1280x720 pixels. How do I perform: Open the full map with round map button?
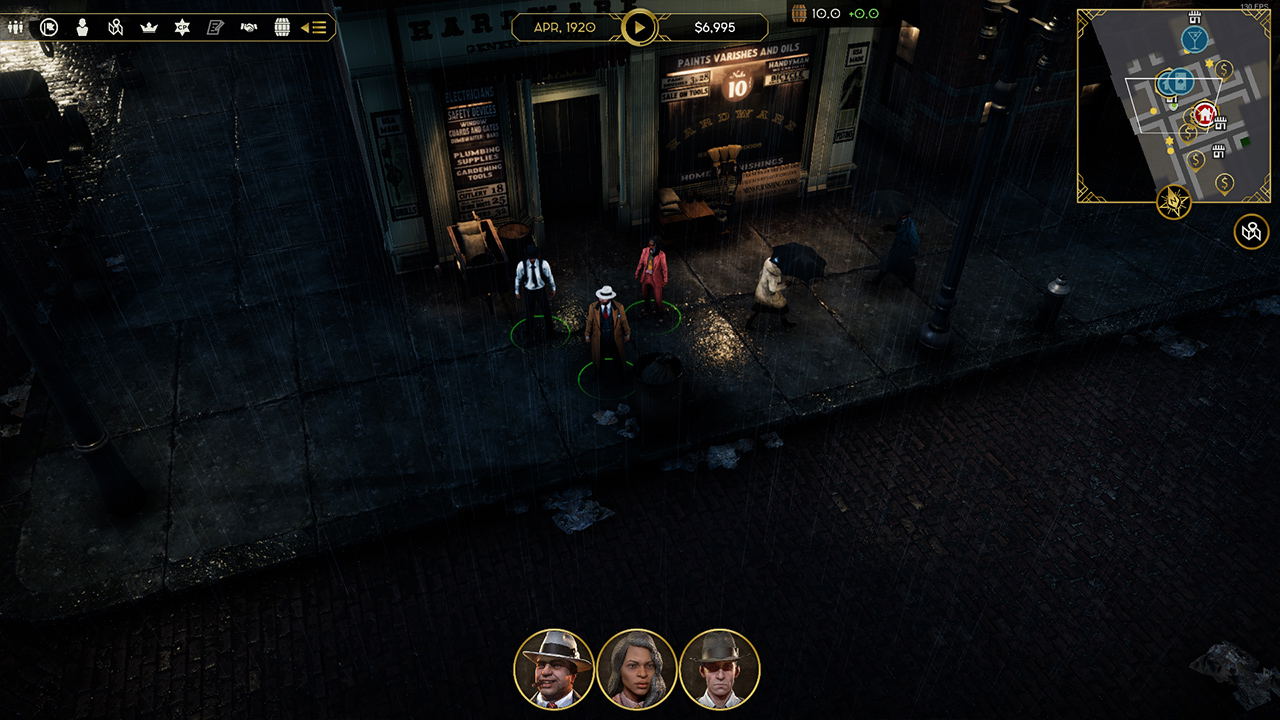(x=1251, y=232)
